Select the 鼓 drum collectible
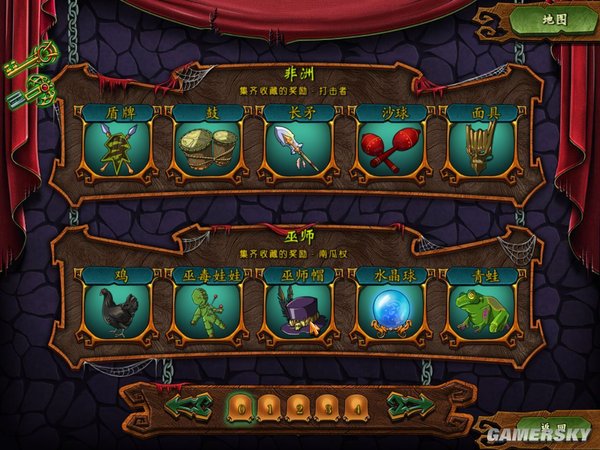This screenshot has width=600, height=450. (x=208, y=146)
